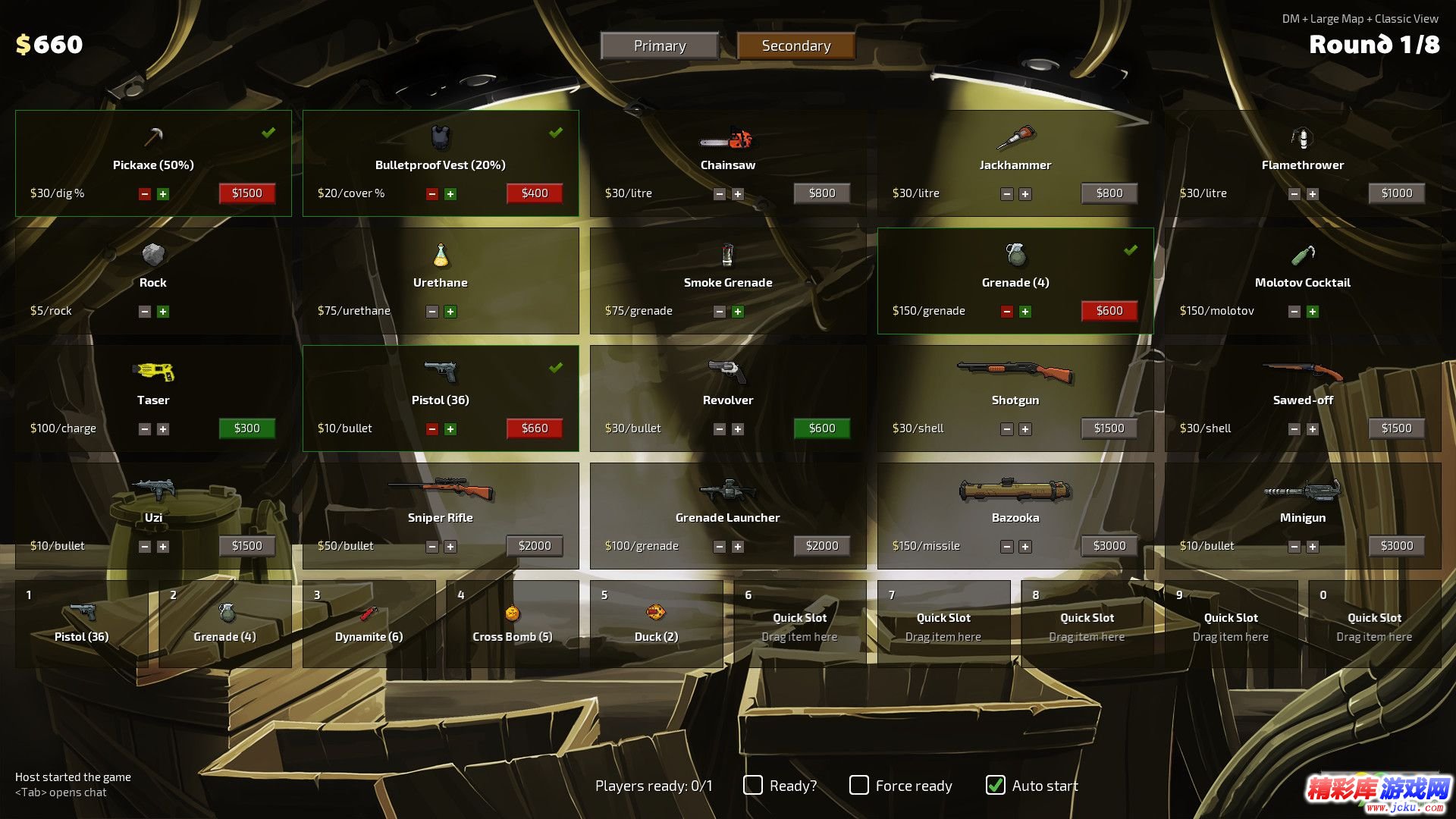The image size is (1456, 819).
Task: Switch to the Primary weapons tab
Action: (x=660, y=45)
